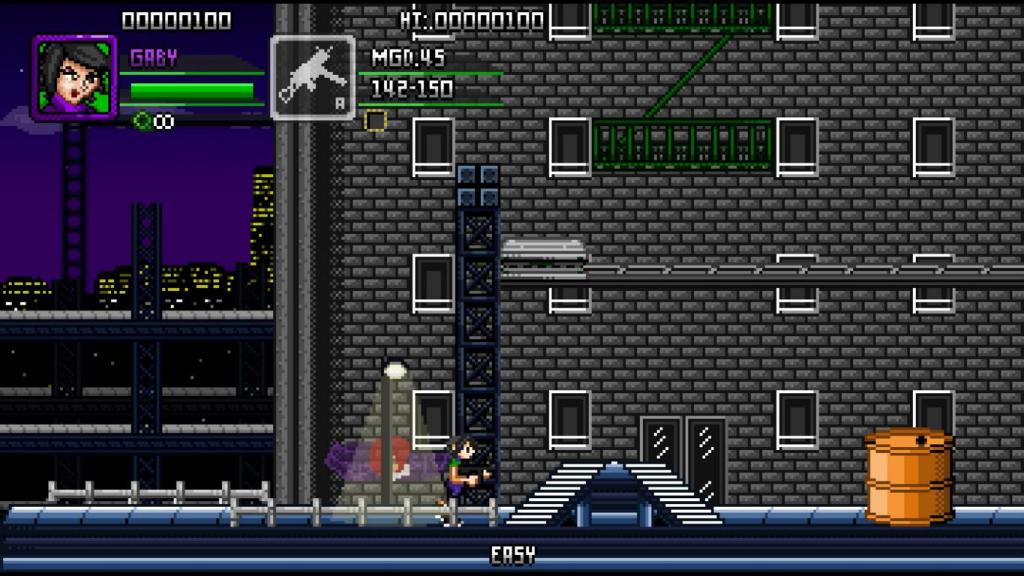Image resolution: width=1024 pixels, height=576 pixels.
Task: Click Gaby's character portrait
Action: (74, 76)
